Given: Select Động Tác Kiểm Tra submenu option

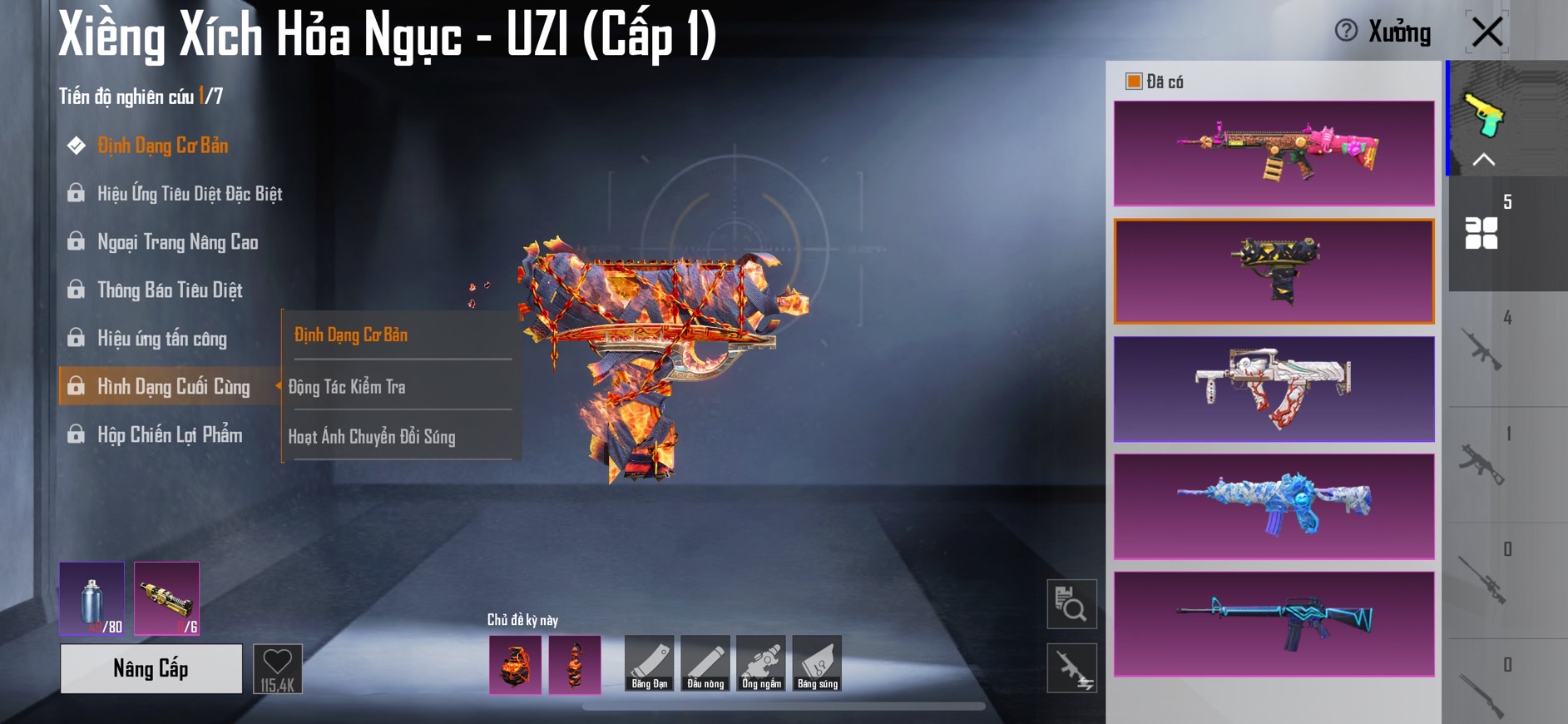Looking at the screenshot, I should 347,387.
